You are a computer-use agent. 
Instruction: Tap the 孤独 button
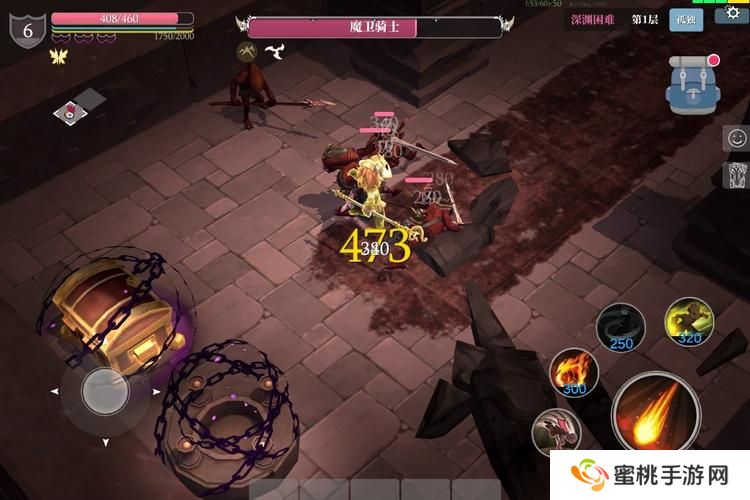[x=686, y=21]
